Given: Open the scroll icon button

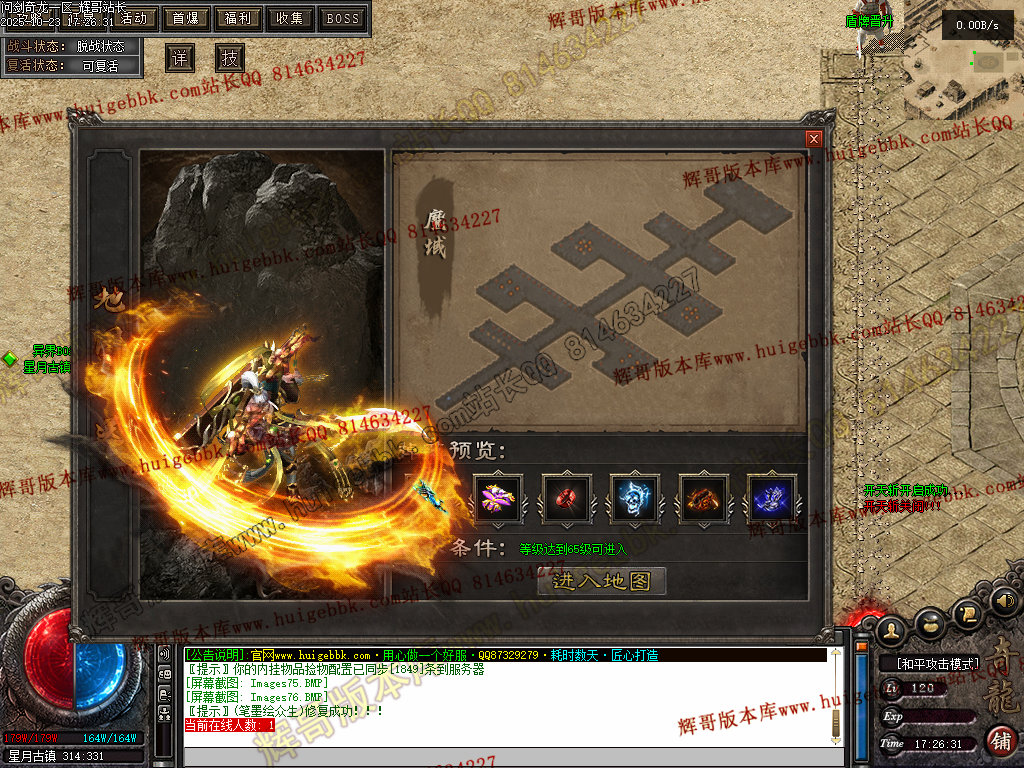Looking at the screenshot, I should (967, 612).
